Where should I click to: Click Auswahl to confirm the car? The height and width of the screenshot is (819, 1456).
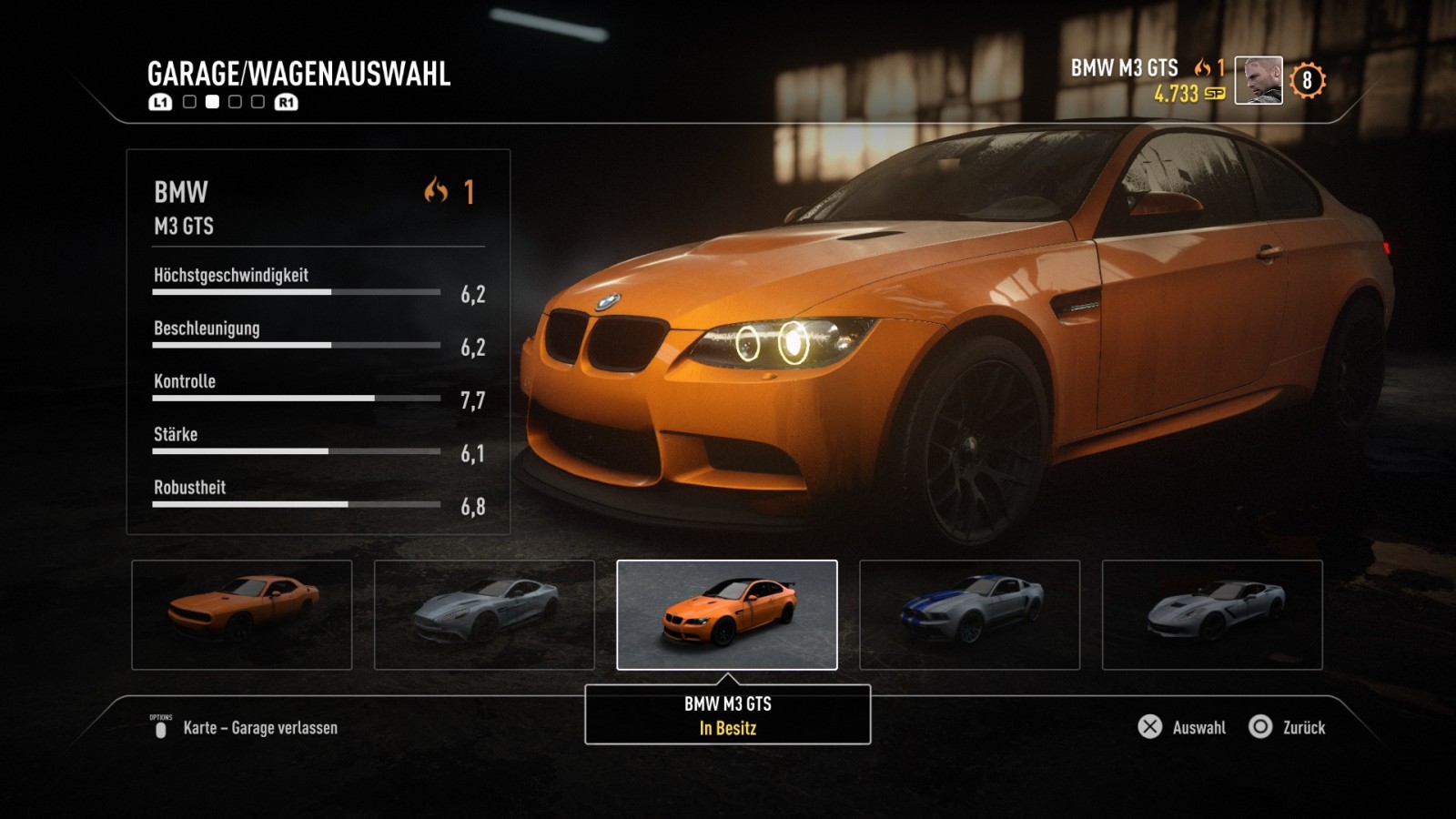pos(1183,727)
